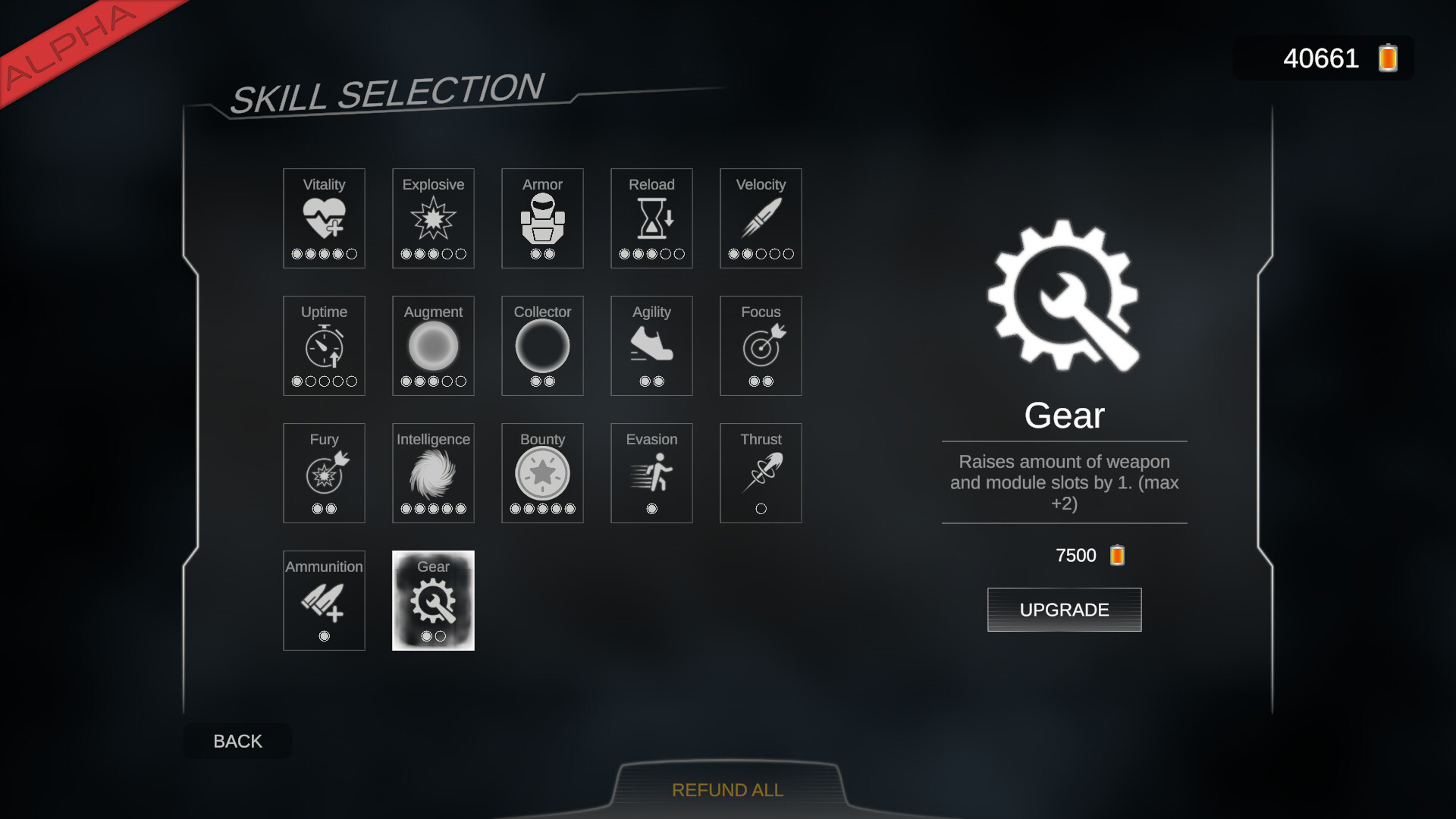Select the Evasion skill icon
1456x819 pixels.
651,473
